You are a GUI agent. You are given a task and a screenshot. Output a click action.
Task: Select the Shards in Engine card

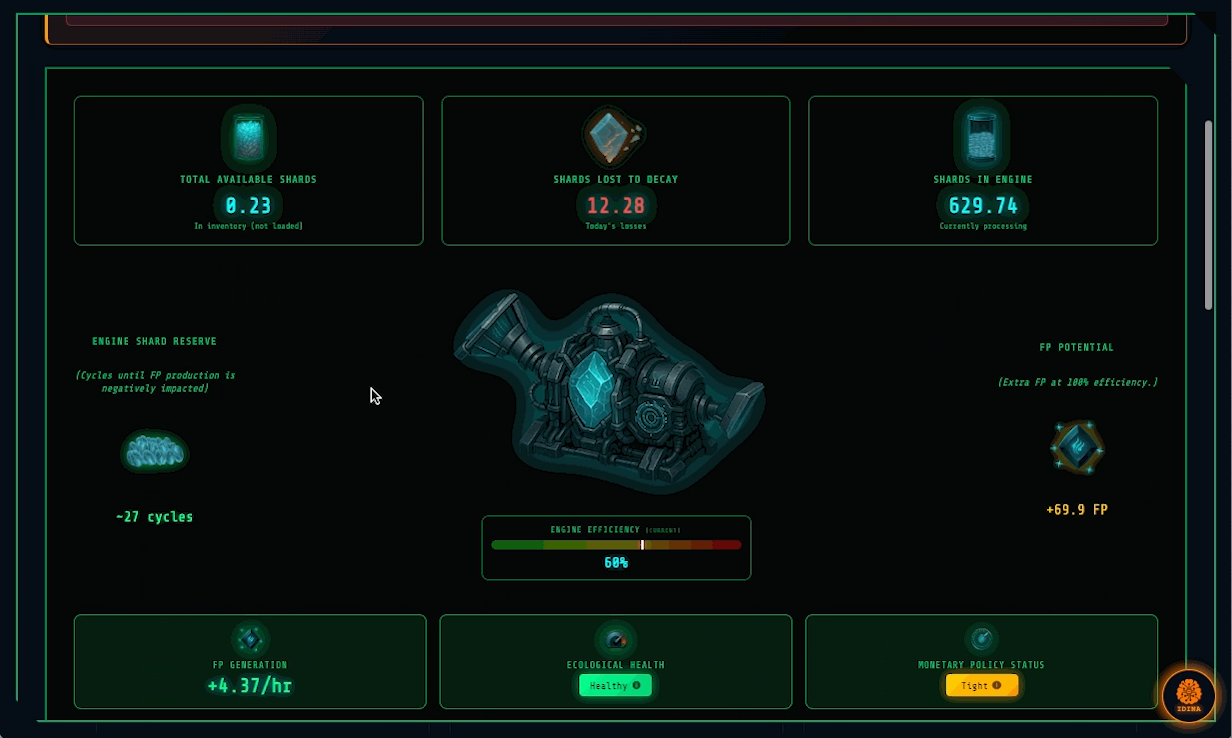point(982,170)
